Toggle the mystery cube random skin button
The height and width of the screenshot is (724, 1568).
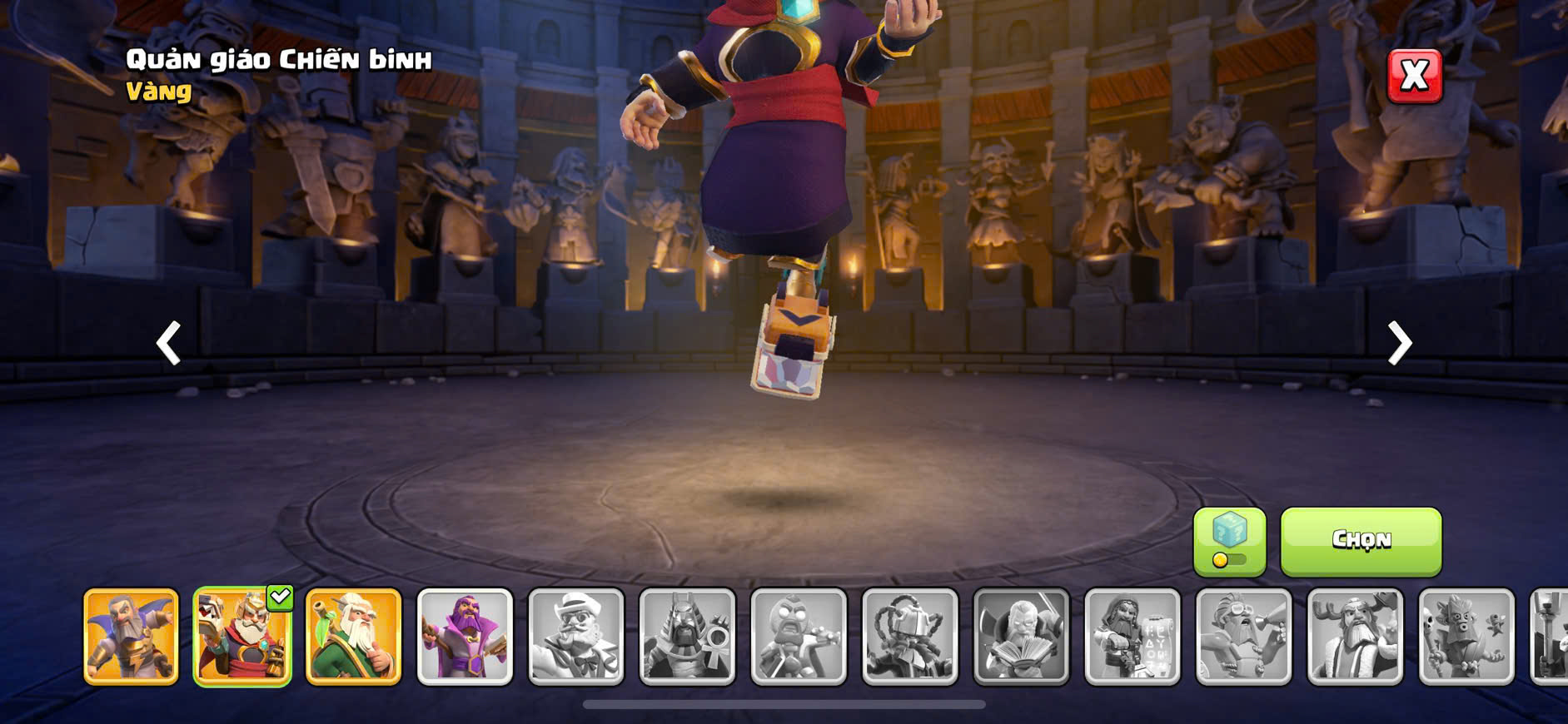pyautogui.click(x=1229, y=542)
